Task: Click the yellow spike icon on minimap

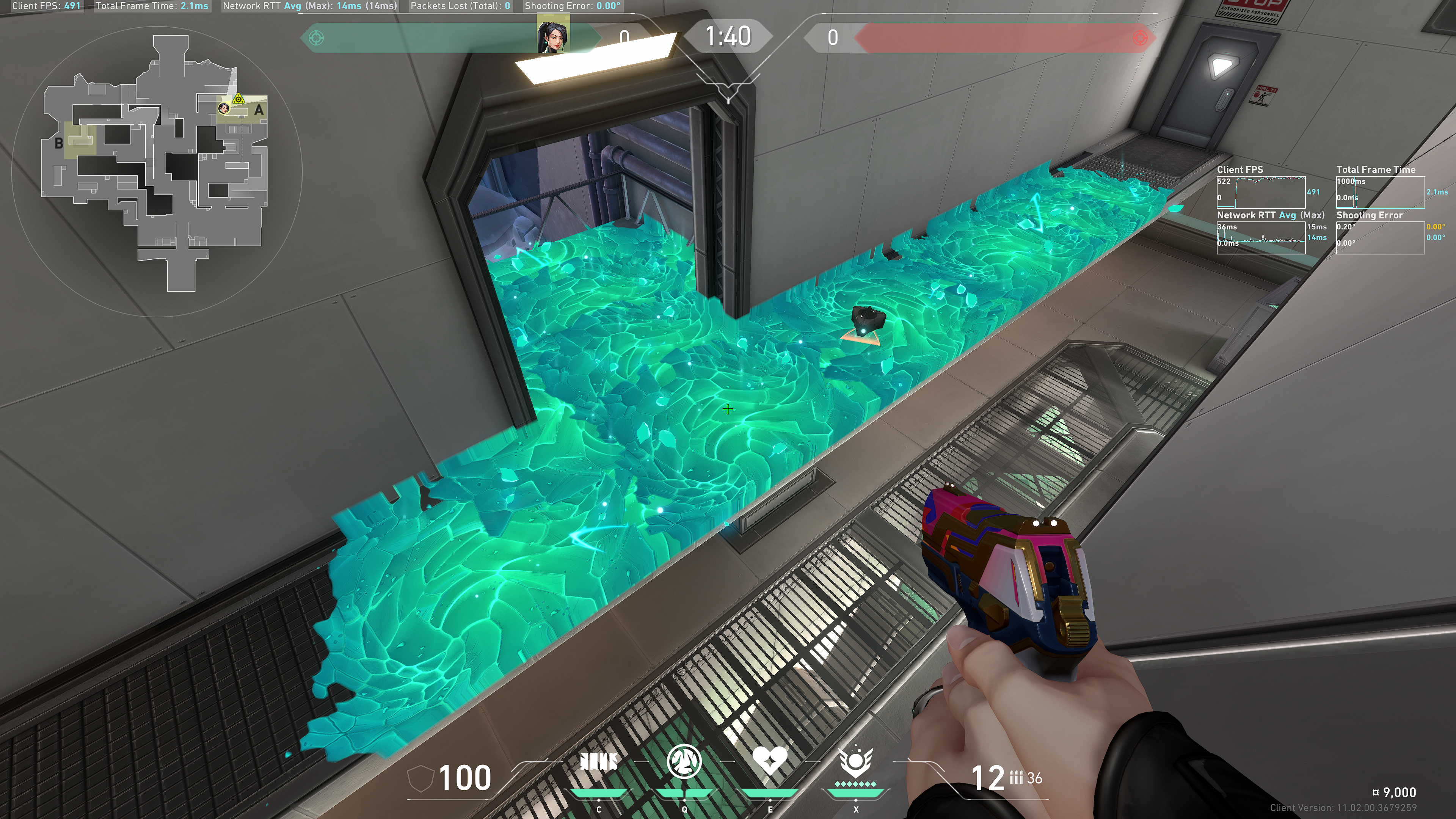Action: click(239, 99)
